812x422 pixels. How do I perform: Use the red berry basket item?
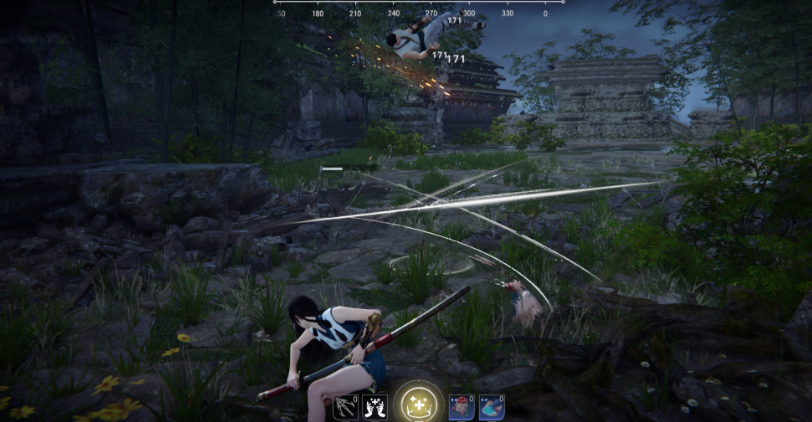pos(460,406)
